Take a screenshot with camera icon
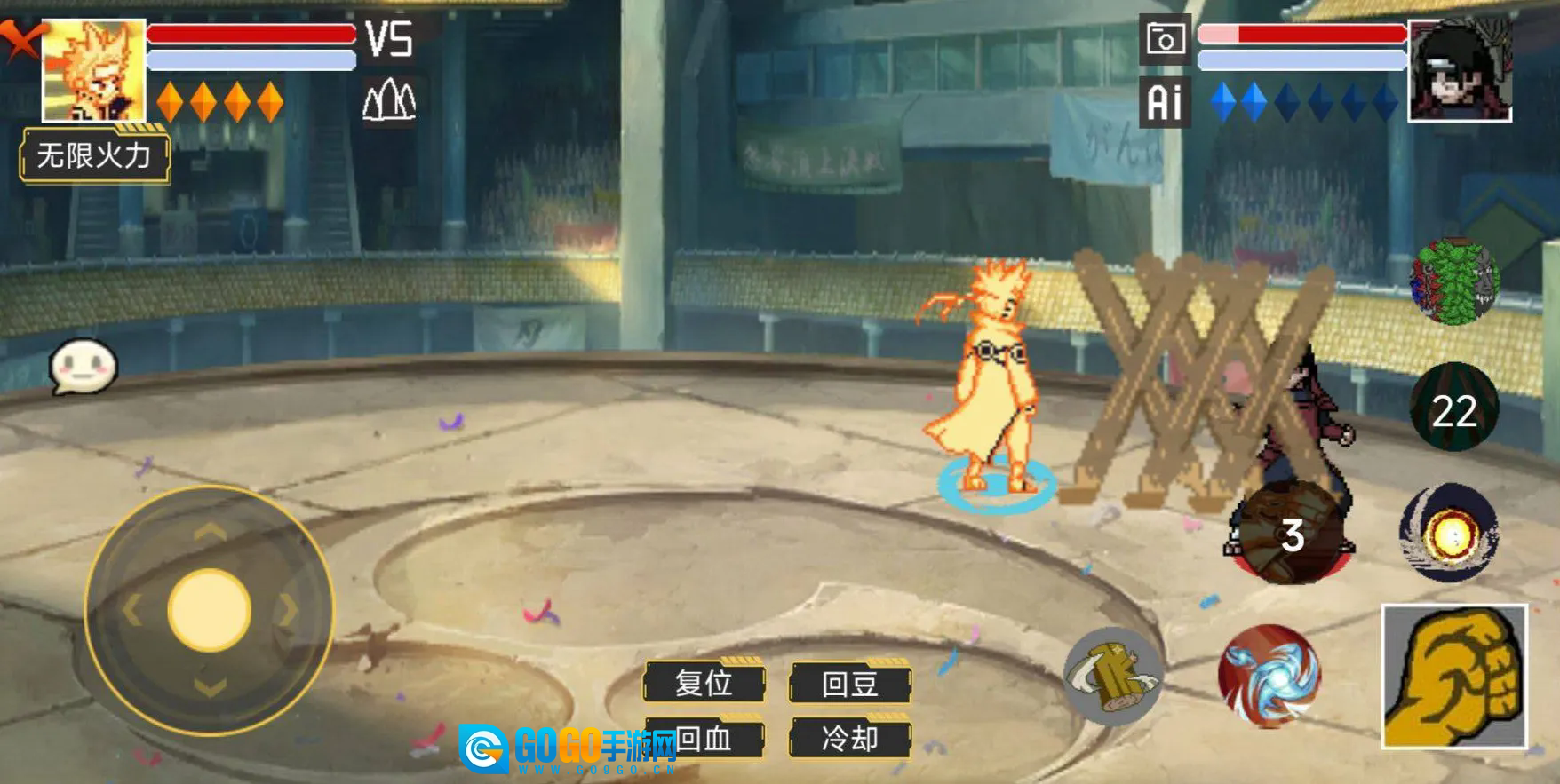 click(1165, 39)
